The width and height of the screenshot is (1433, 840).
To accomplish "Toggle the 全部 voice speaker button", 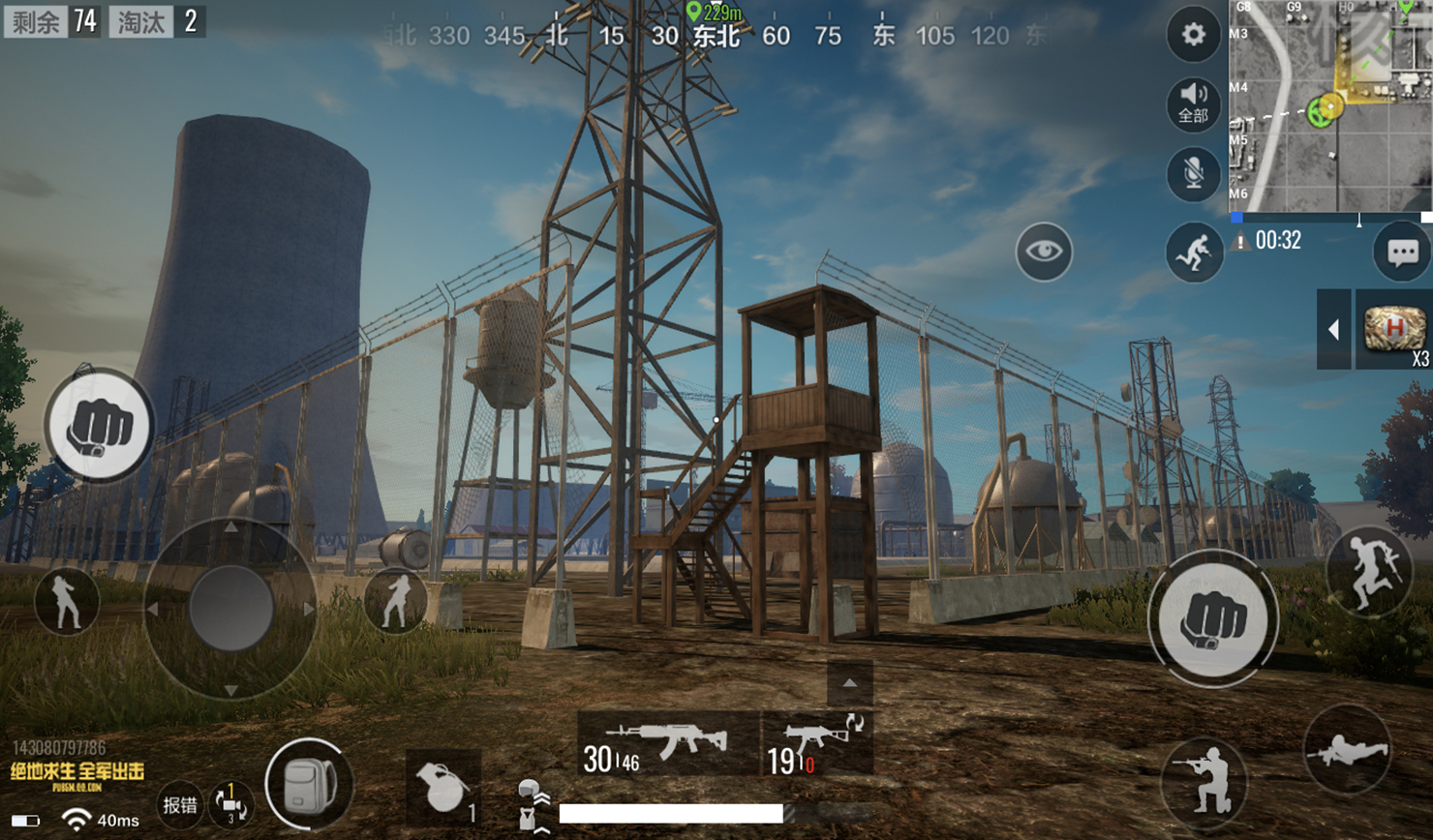I will coord(1193,103).
